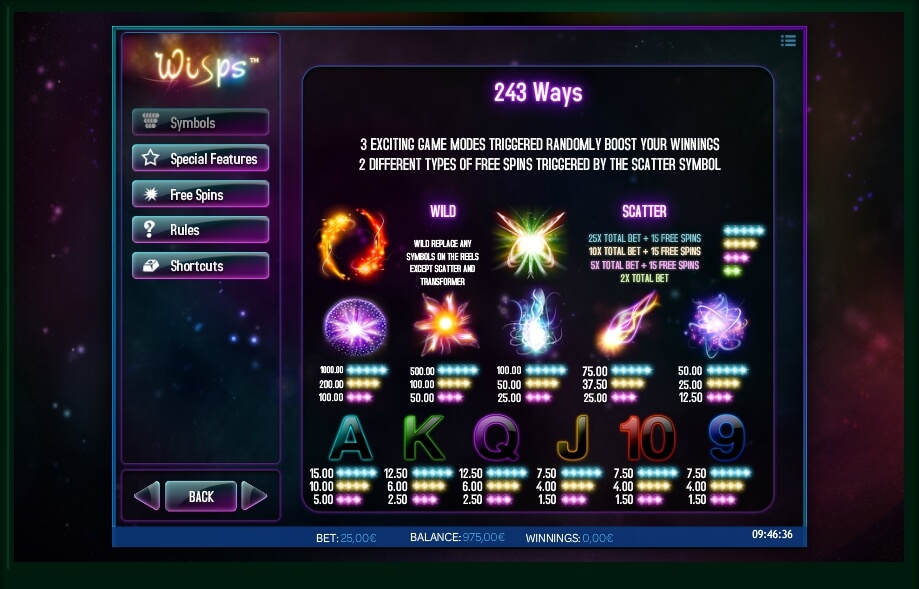Open the Symbols paytable section

click(200, 123)
